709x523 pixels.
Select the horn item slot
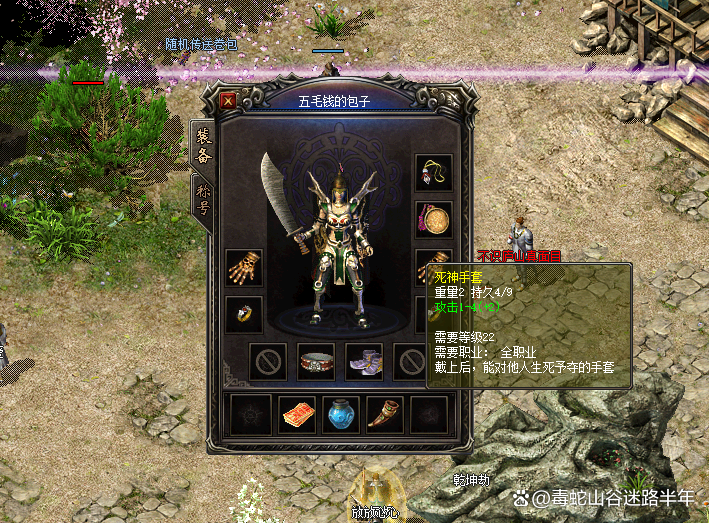point(385,414)
